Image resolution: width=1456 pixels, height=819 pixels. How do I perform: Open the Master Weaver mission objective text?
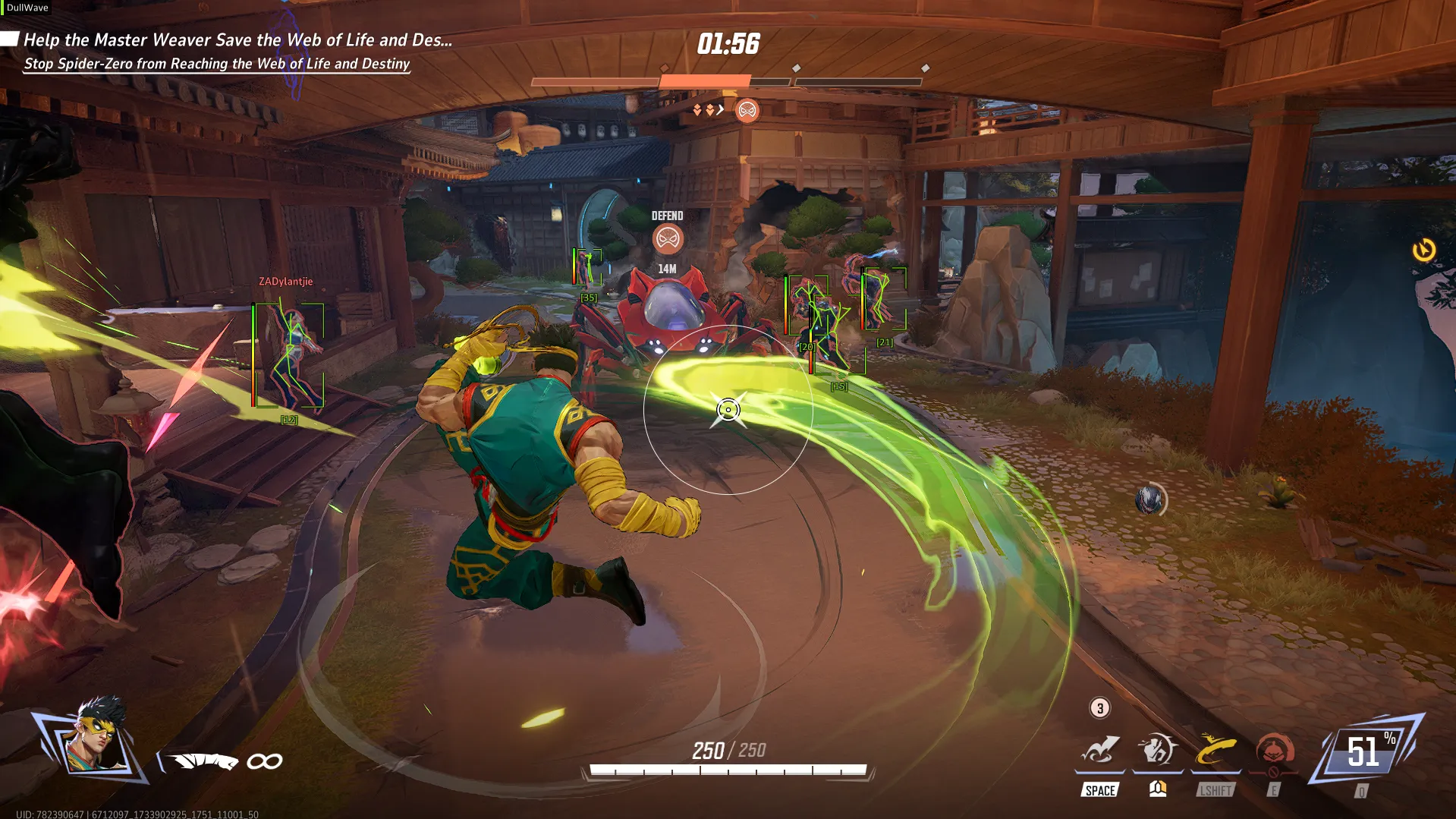point(237,40)
